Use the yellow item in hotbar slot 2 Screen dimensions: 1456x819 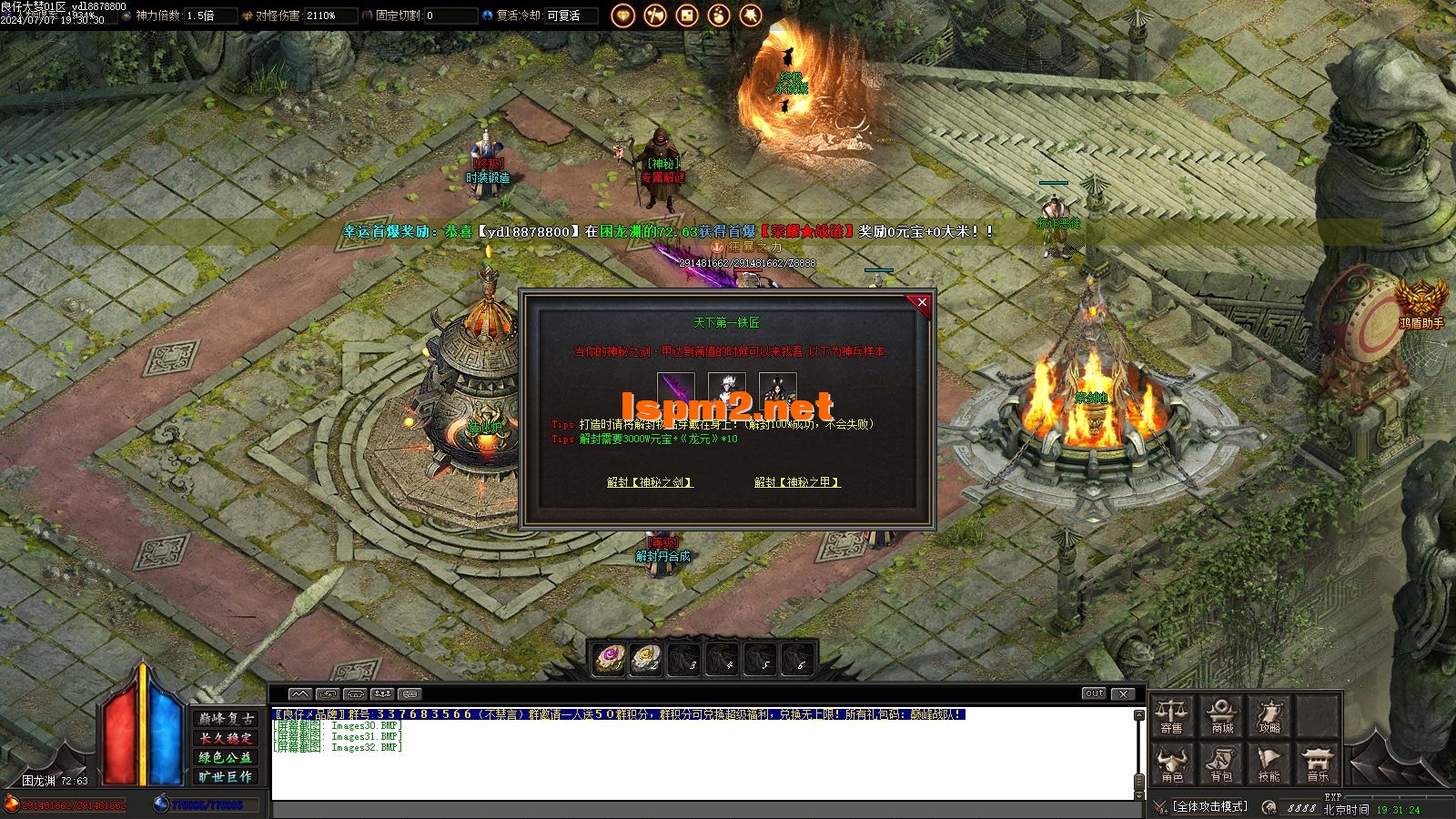tap(646, 658)
